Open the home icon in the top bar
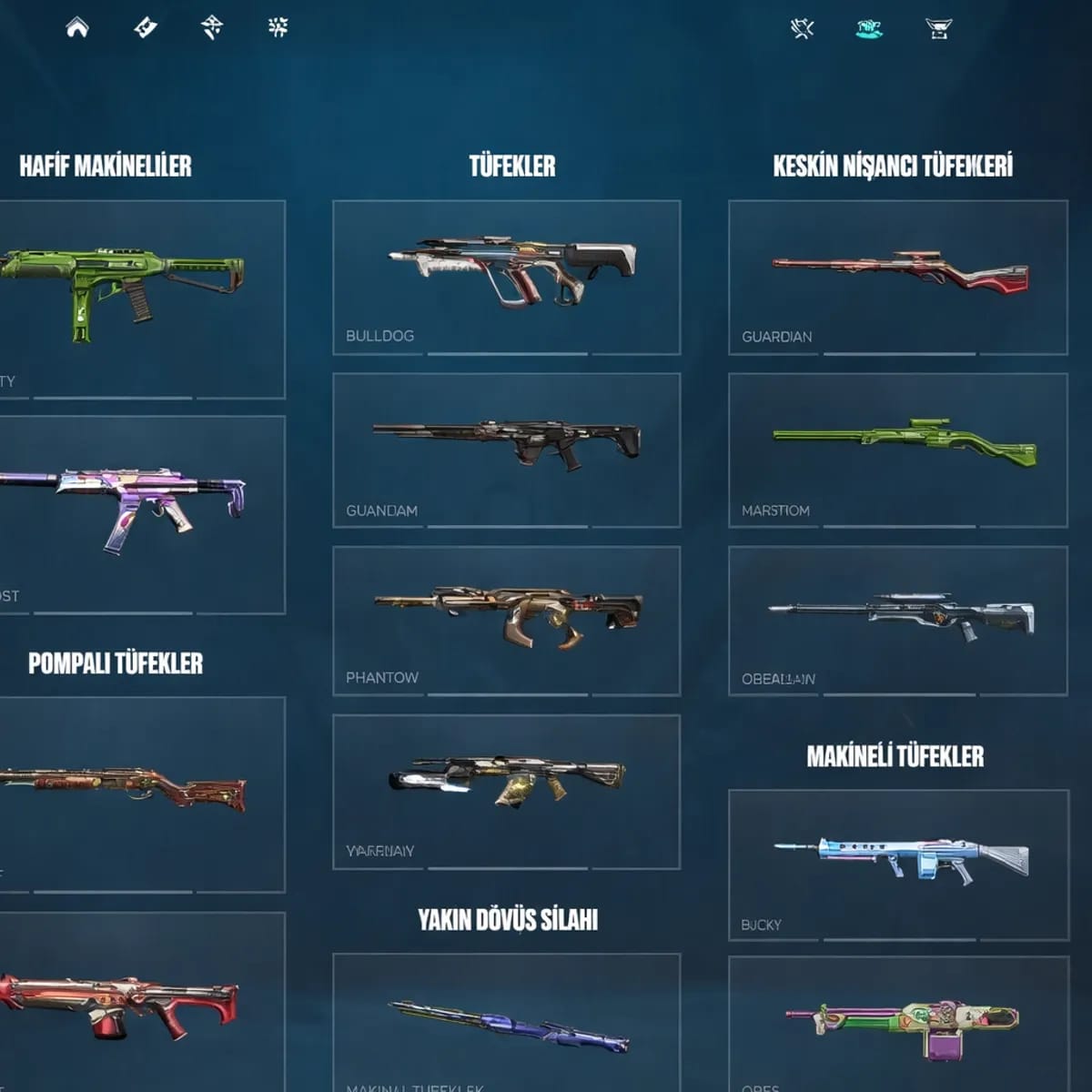The image size is (1092, 1092). click(77, 28)
